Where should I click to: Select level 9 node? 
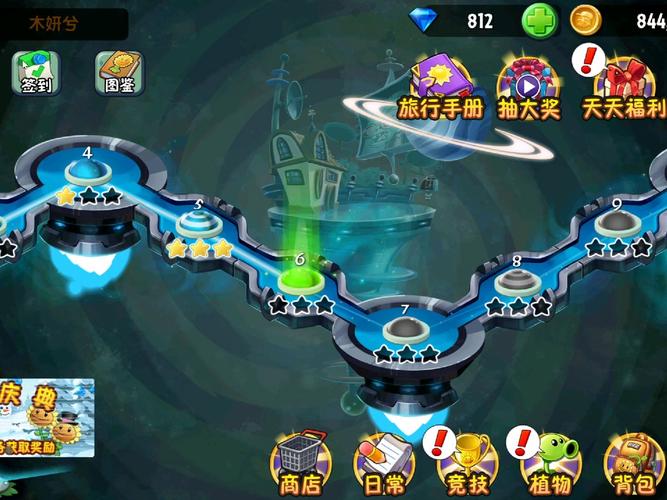click(x=616, y=224)
